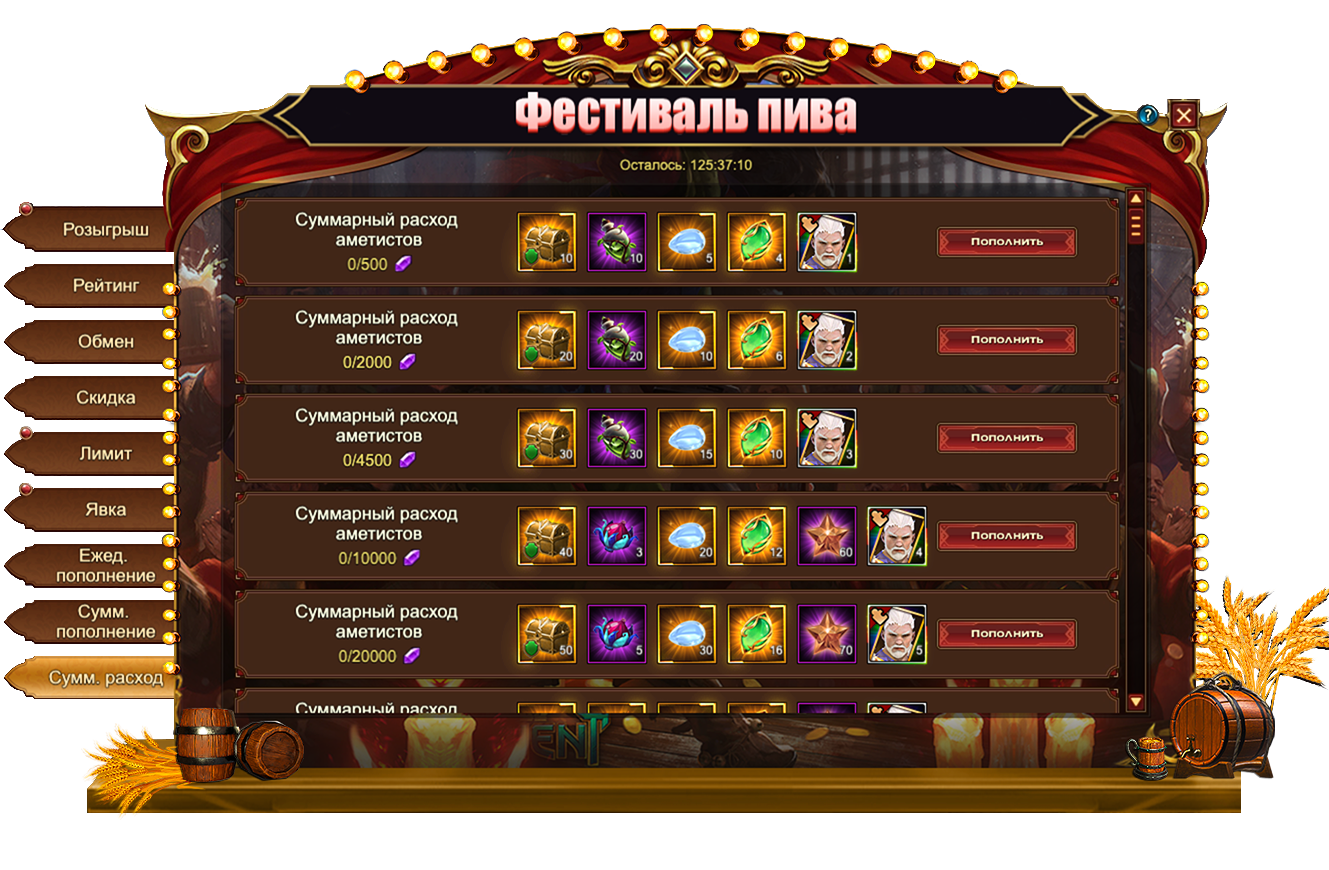Click Пополнить in the 0/4500 amethyst row
Screen dimensions: 1329x870
(x=1006, y=437)
